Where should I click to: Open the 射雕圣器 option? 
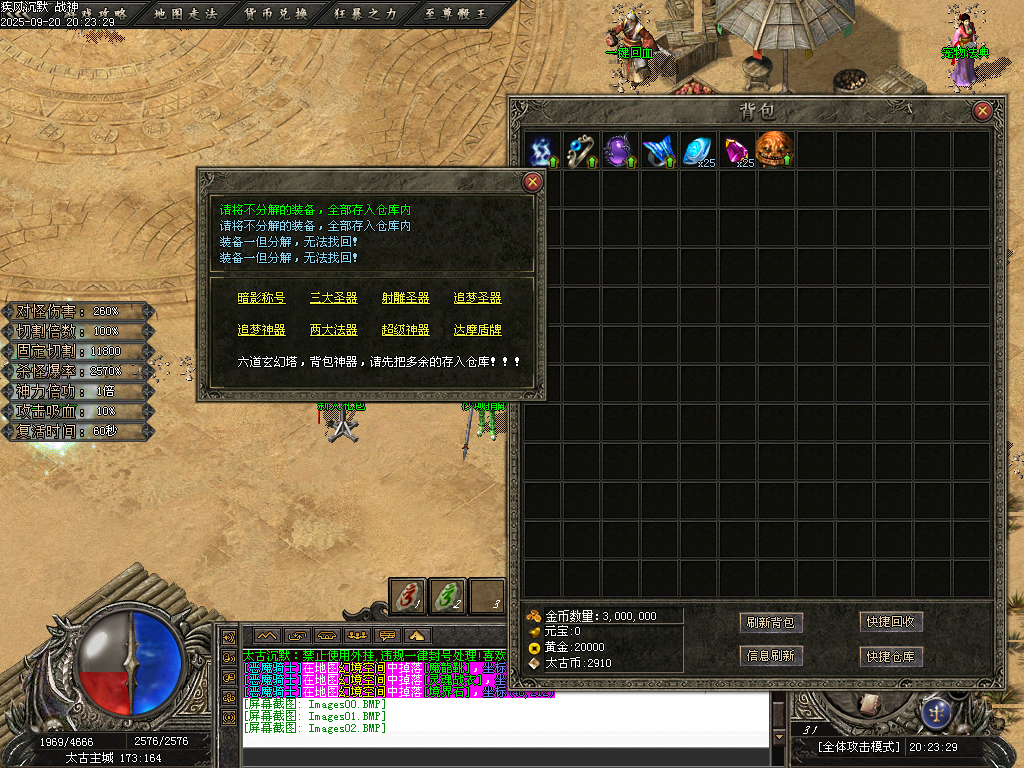tap(405, 298)
